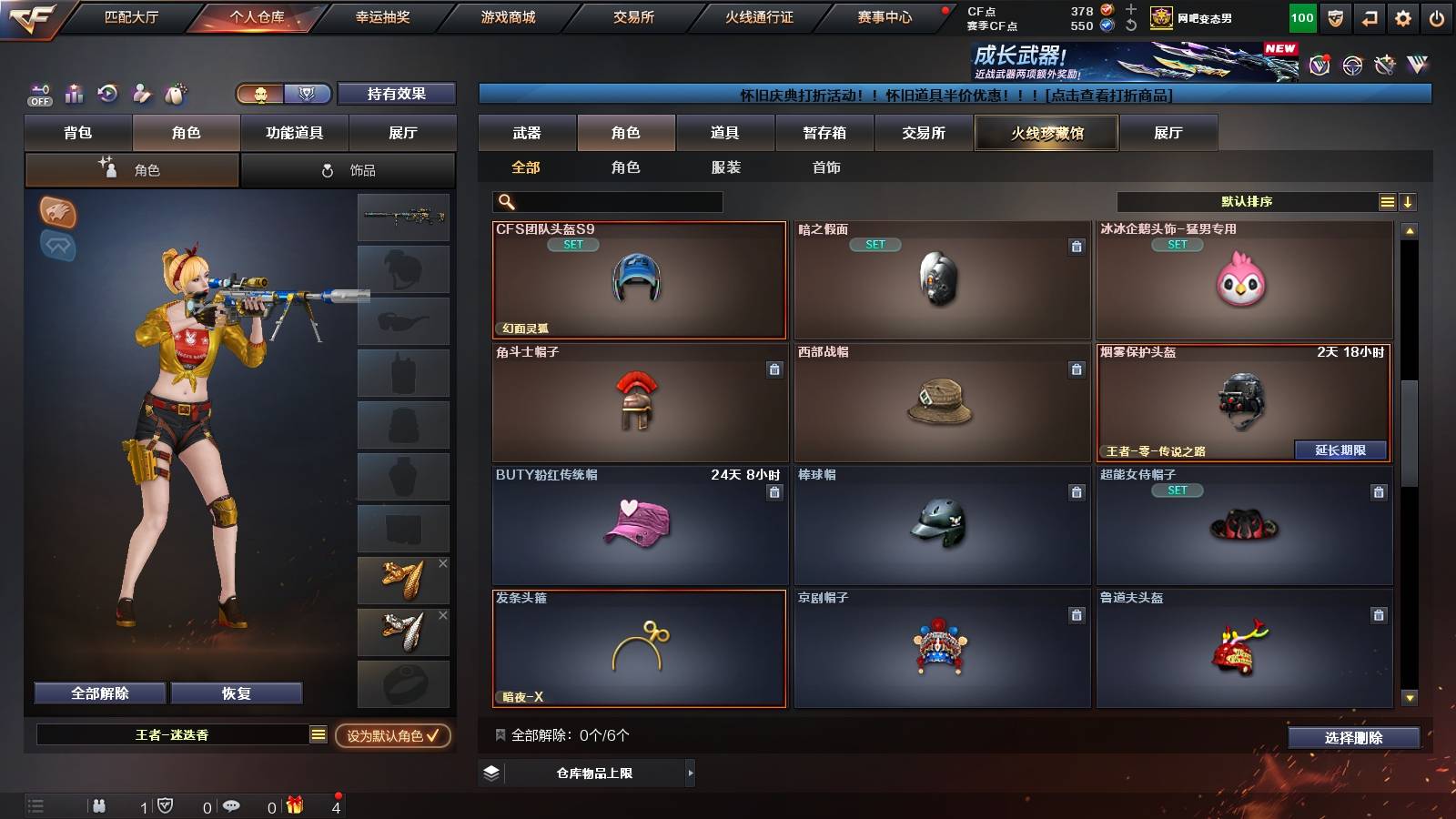This screenshot has height=819, width=1456.
Task: Open the gift box icon showing 4 notifications
Action: click(296, 805)
